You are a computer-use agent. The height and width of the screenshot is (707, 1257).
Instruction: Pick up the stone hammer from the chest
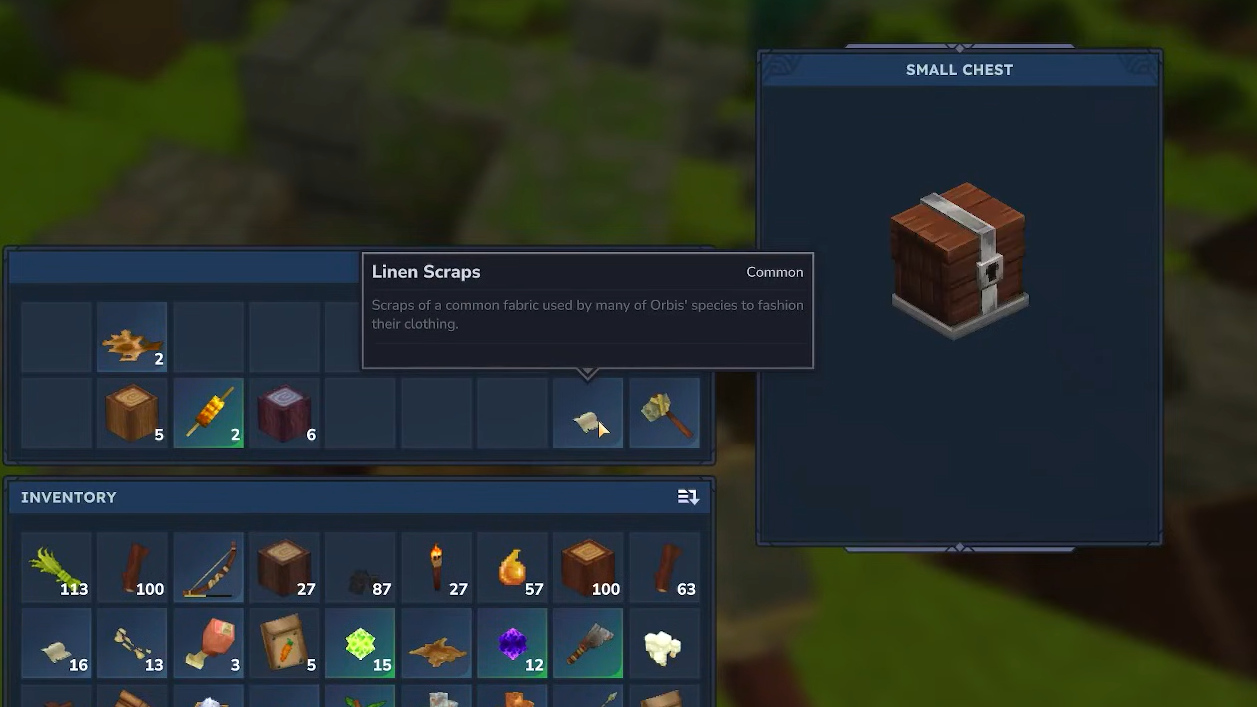[x=664, y=413]
